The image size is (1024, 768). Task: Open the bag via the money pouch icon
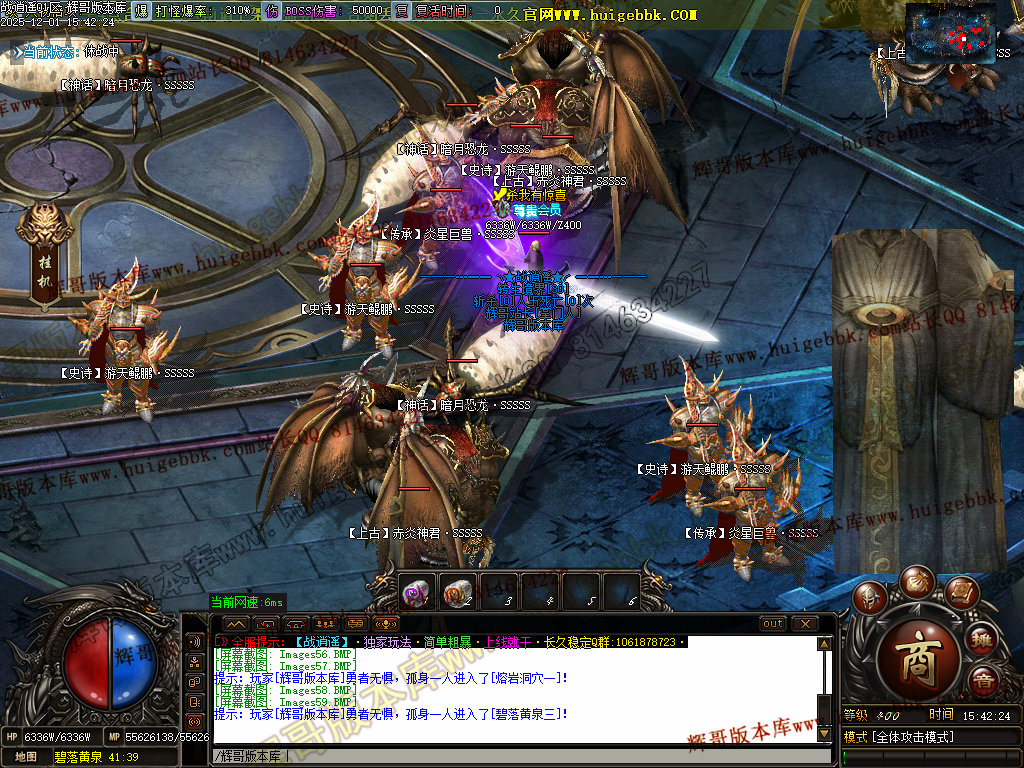[x=916, y=581]
